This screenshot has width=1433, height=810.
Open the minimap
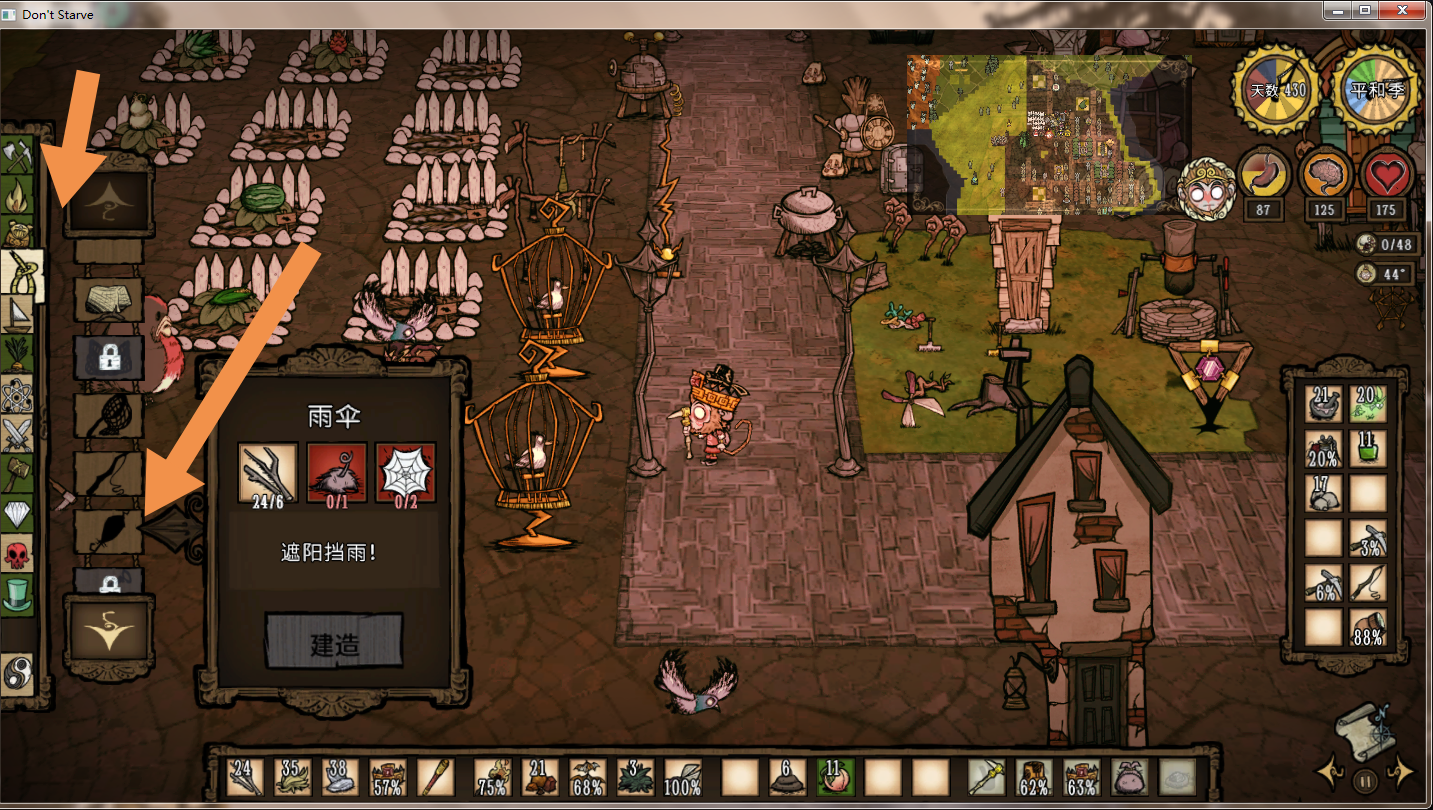[x=1048, y=134]
